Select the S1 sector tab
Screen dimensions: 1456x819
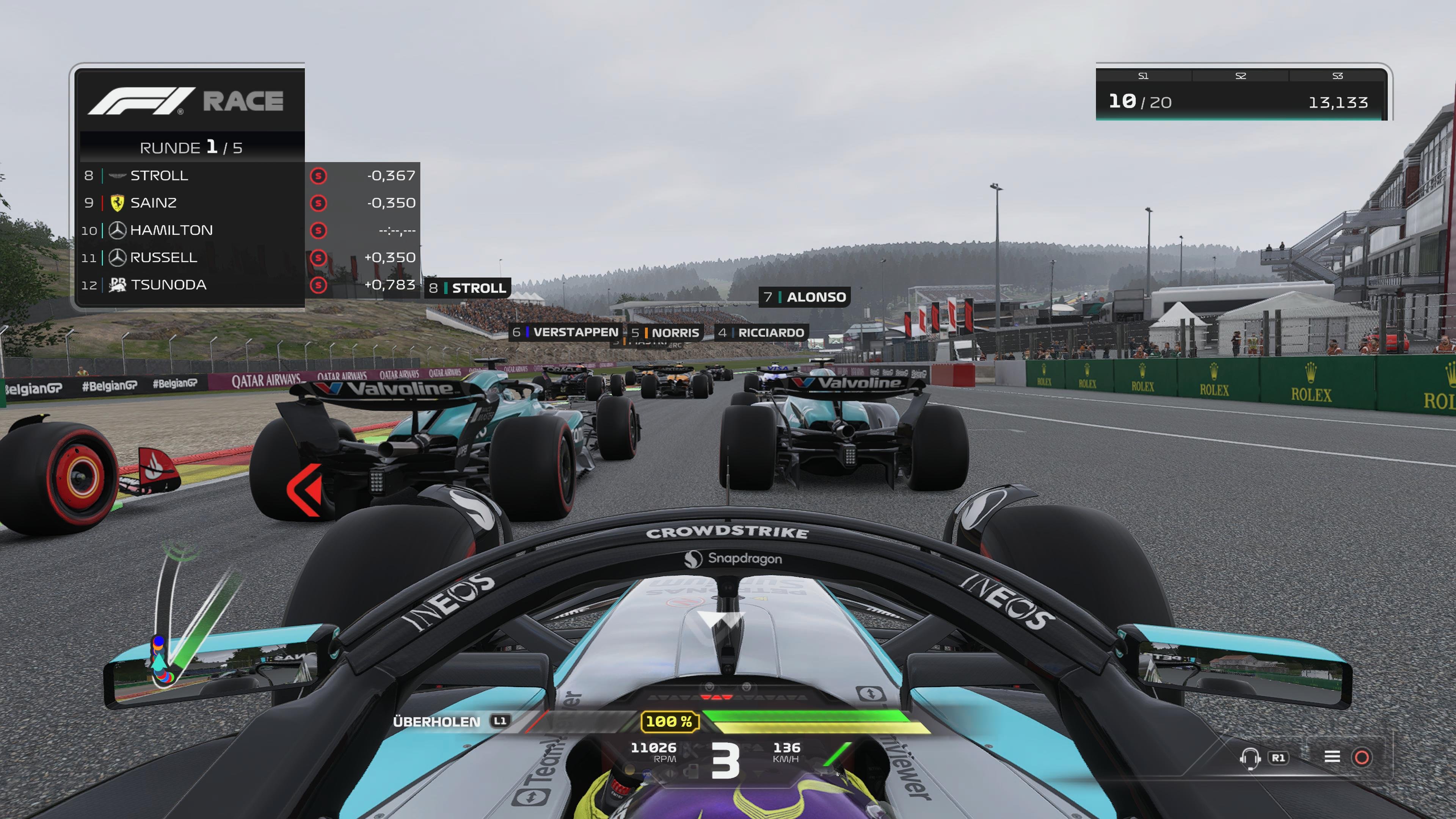click(x=1144, y=76)
